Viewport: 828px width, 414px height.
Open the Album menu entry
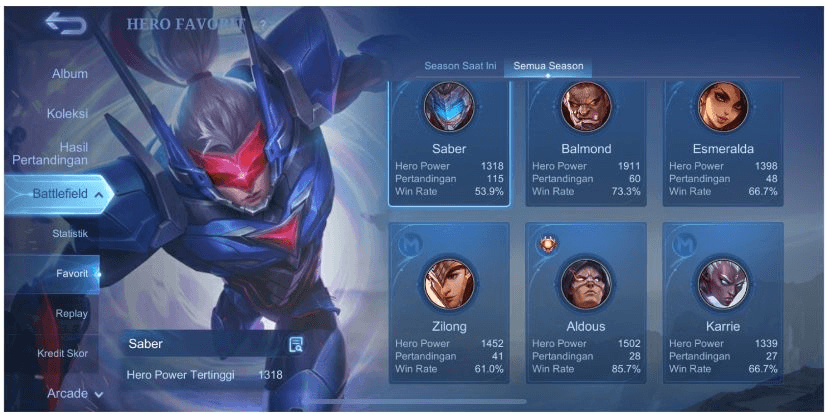[70, 74]
